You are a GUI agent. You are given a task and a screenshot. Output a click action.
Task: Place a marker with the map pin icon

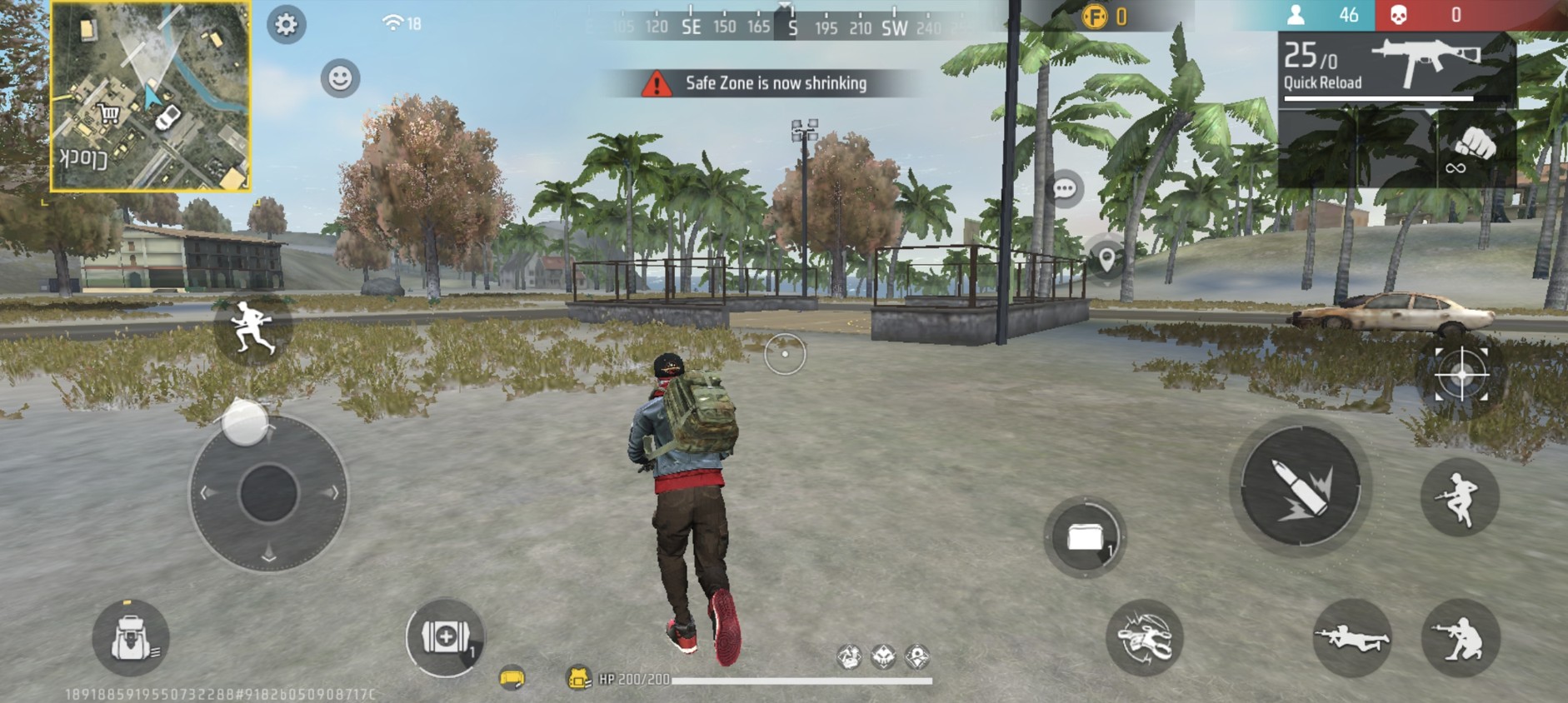[x=1108, y=257]
